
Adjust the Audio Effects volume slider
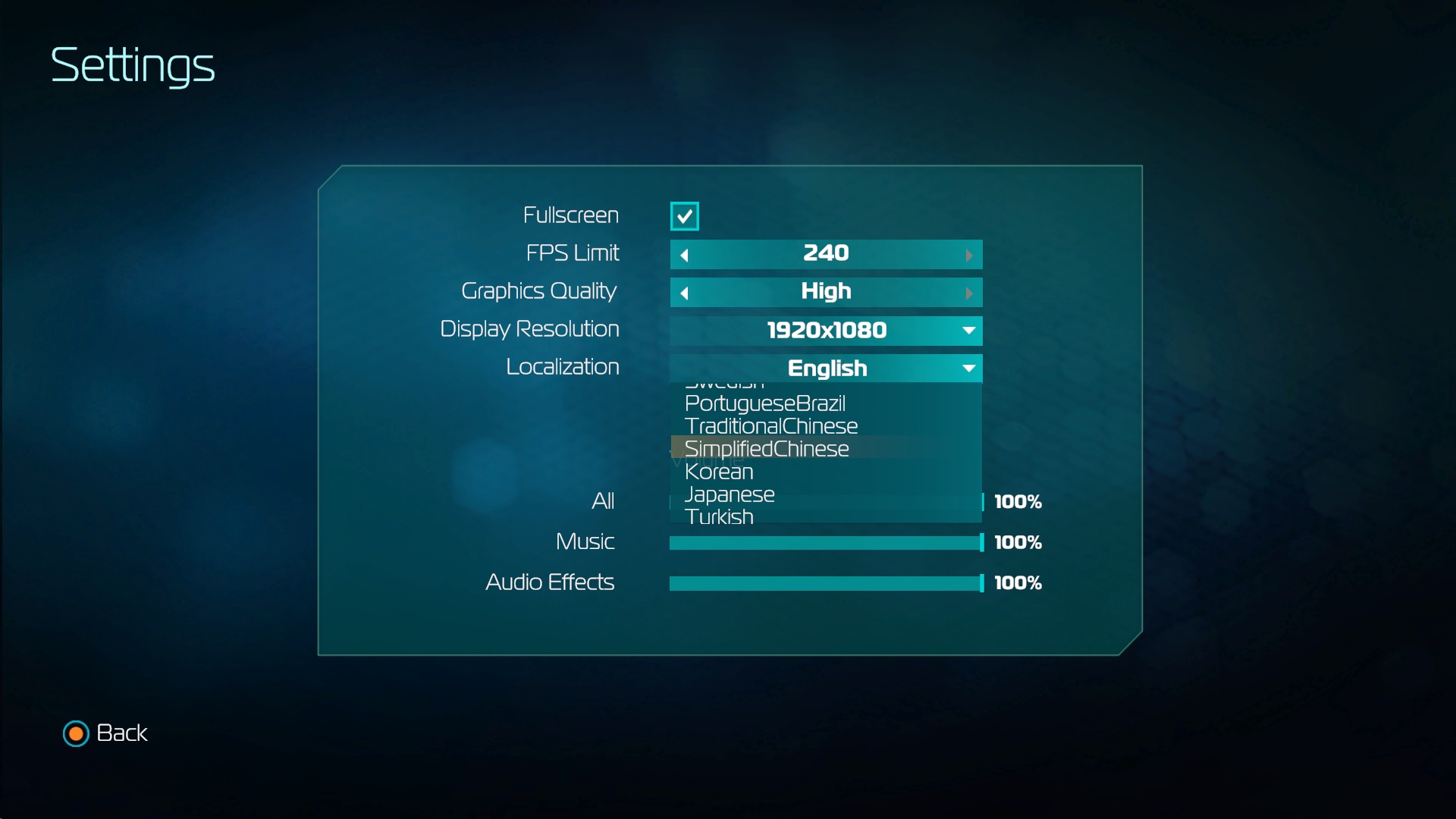coord(826,583)
